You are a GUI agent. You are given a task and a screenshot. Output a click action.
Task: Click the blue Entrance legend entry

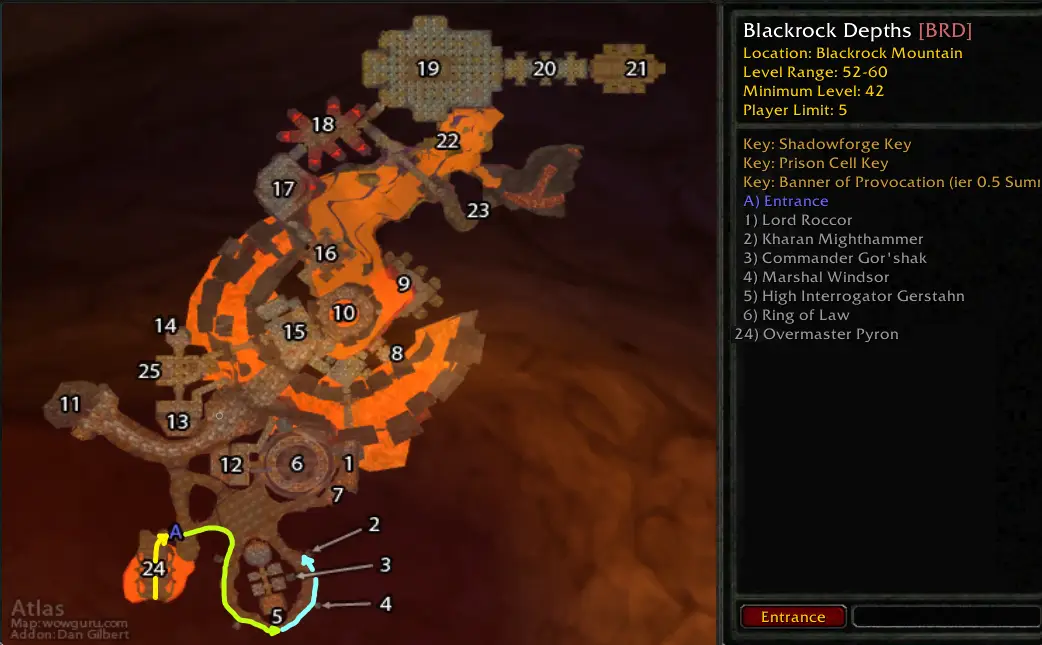point(786,201)
